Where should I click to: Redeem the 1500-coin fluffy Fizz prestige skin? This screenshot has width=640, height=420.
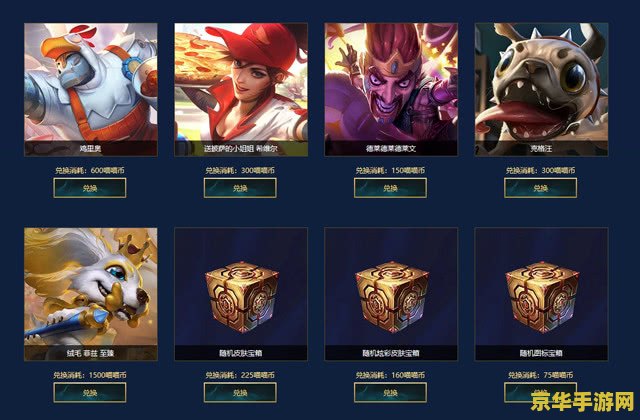pyautogui.click(x=90, y=392)
